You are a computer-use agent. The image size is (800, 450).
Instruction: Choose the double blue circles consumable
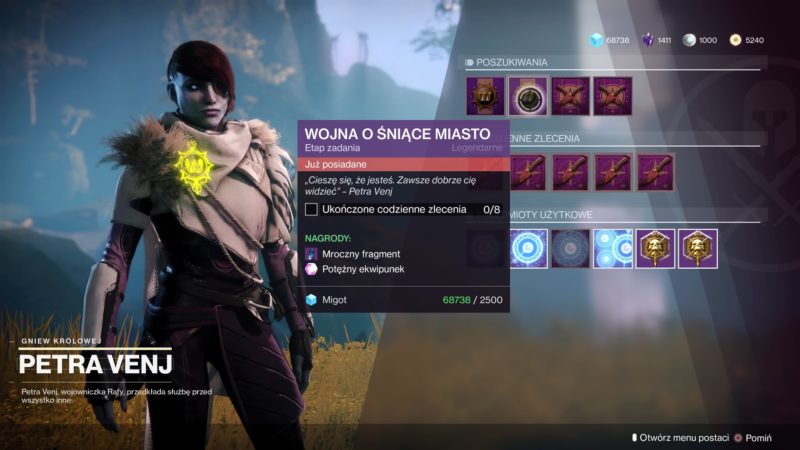click(x=613, y=249)
